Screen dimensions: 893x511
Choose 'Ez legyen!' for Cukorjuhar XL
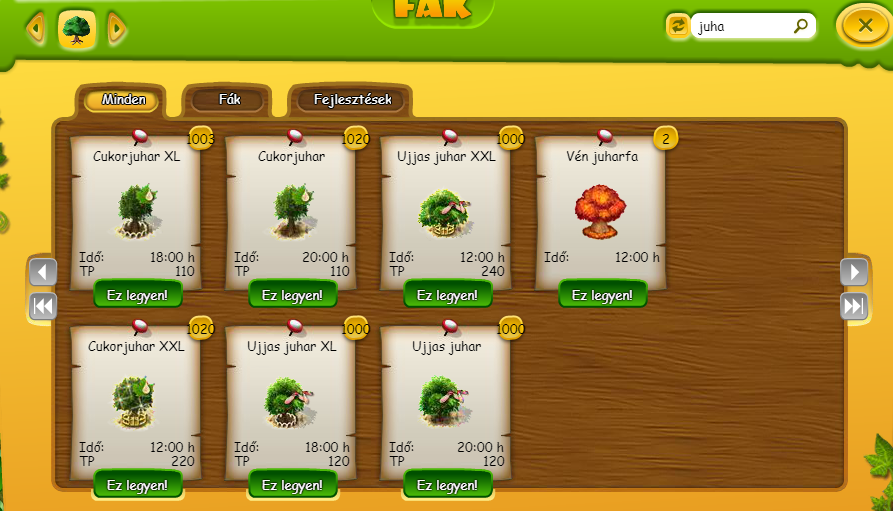[x=138, y=295]
